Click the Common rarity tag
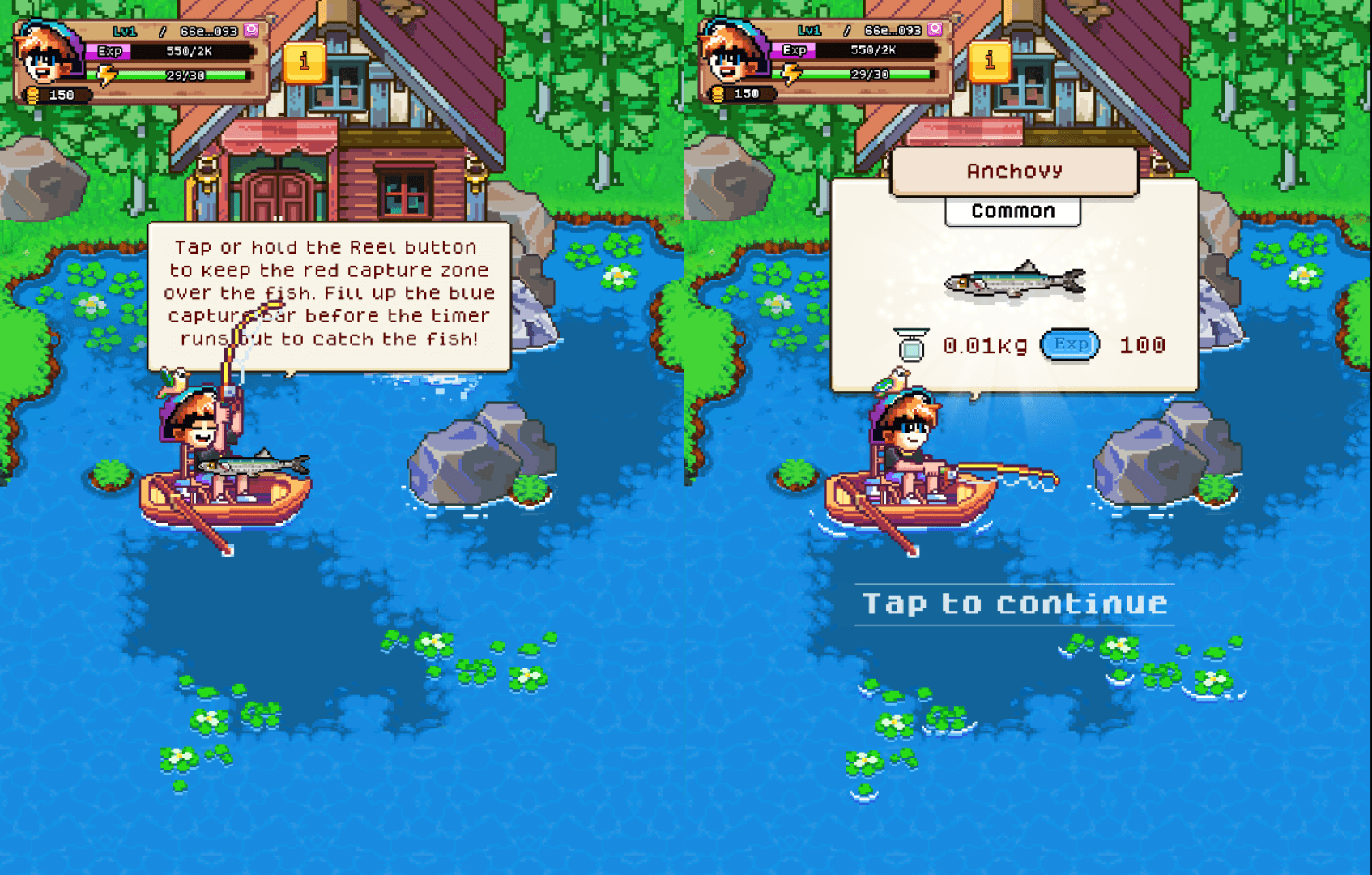Image resolution: width=1372 pixels, height=875 pixels. click(x=1012, y=211)
